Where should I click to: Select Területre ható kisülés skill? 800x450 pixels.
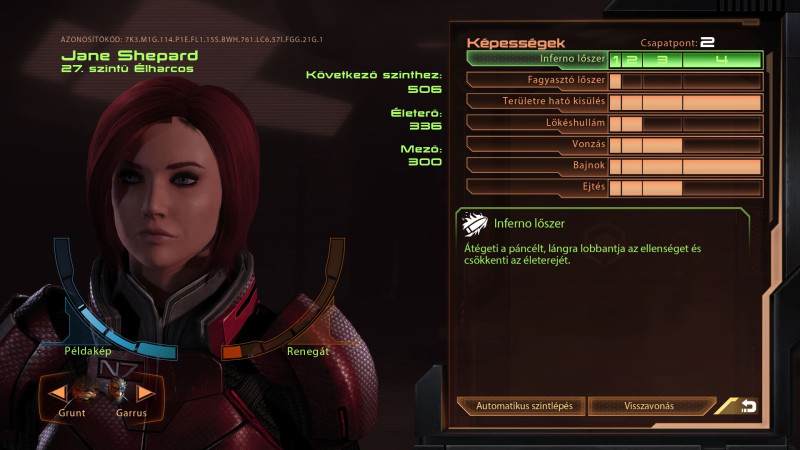coord(538,102)
